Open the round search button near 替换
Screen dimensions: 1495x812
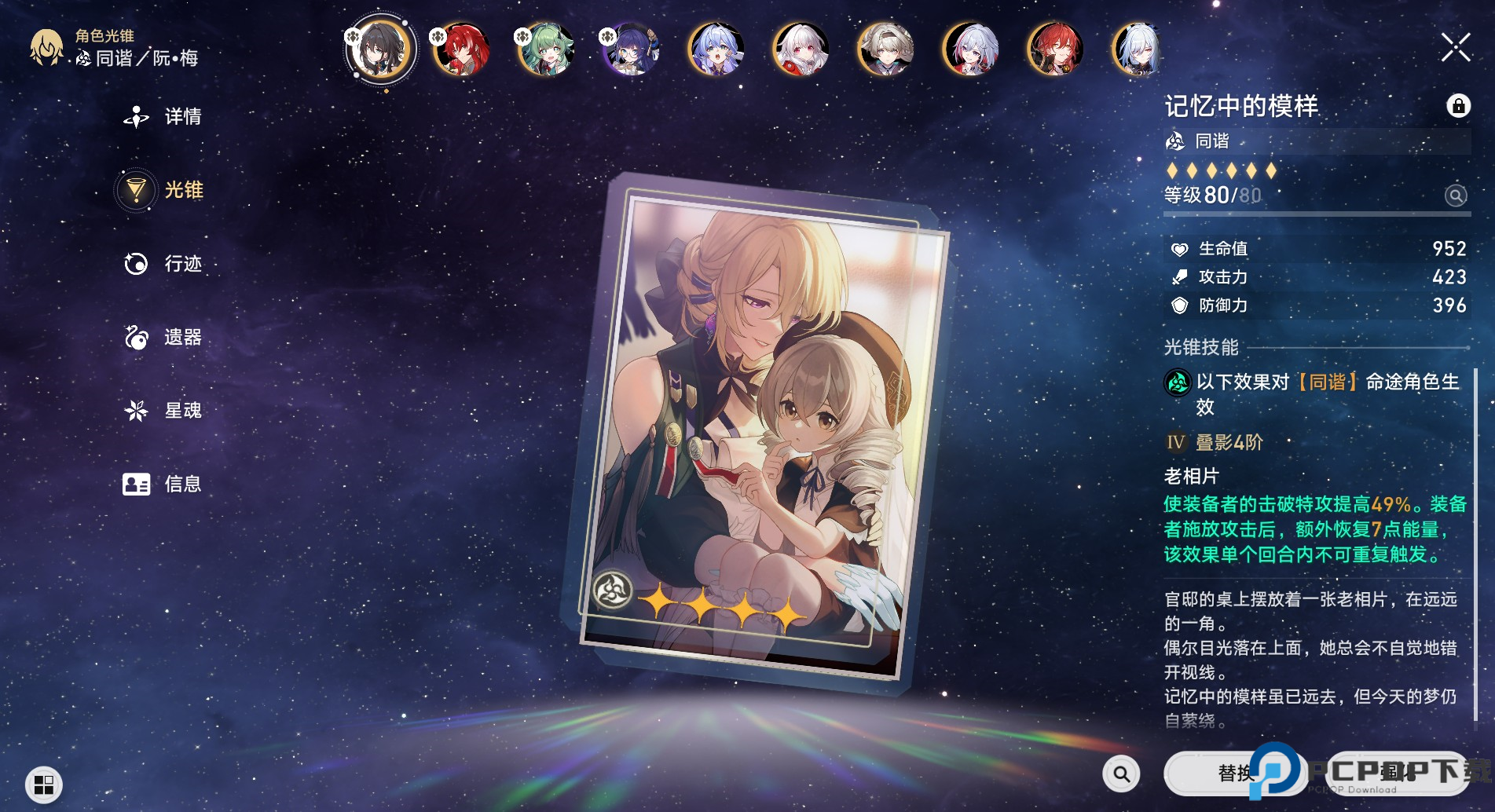click(x=1121, y=774)
